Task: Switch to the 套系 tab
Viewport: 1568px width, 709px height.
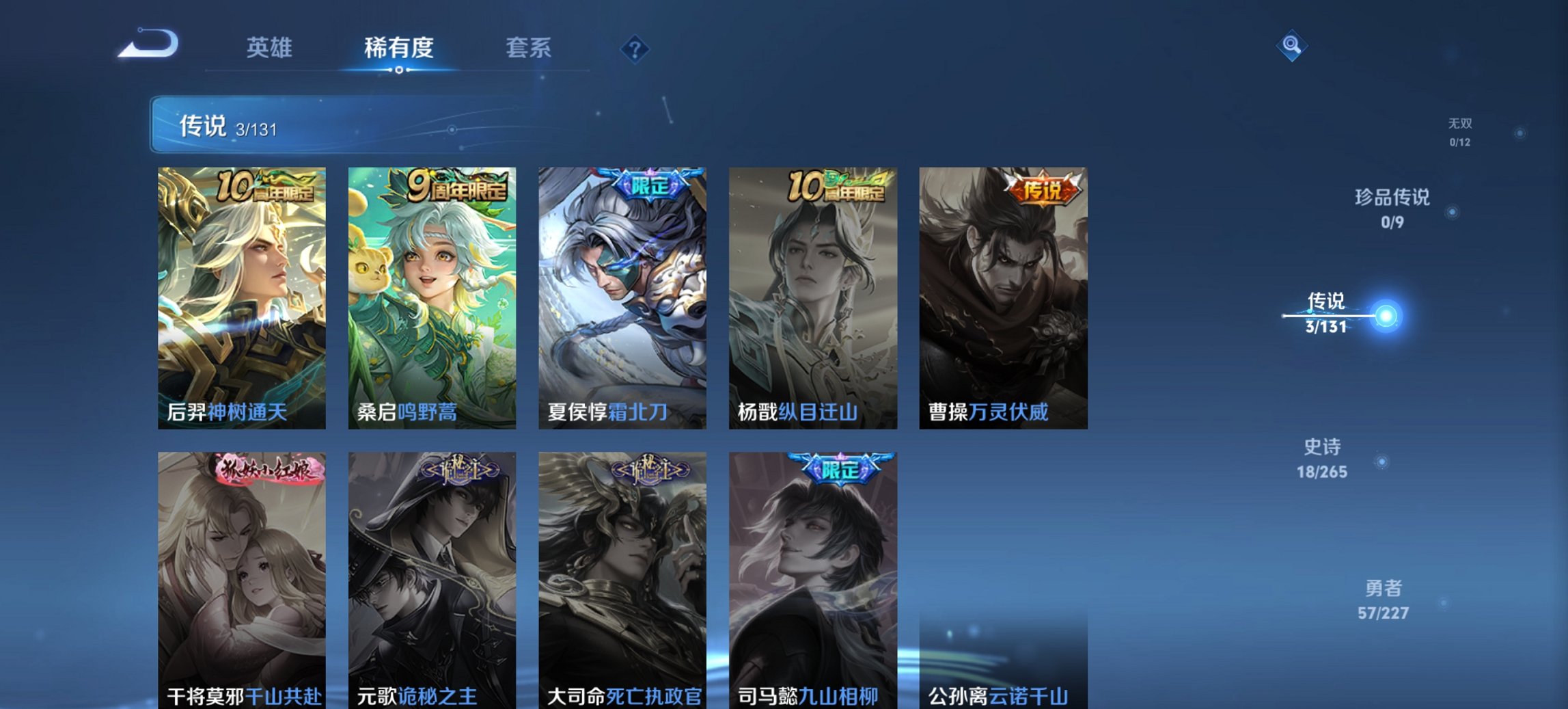Action: (x=529, y=48)
